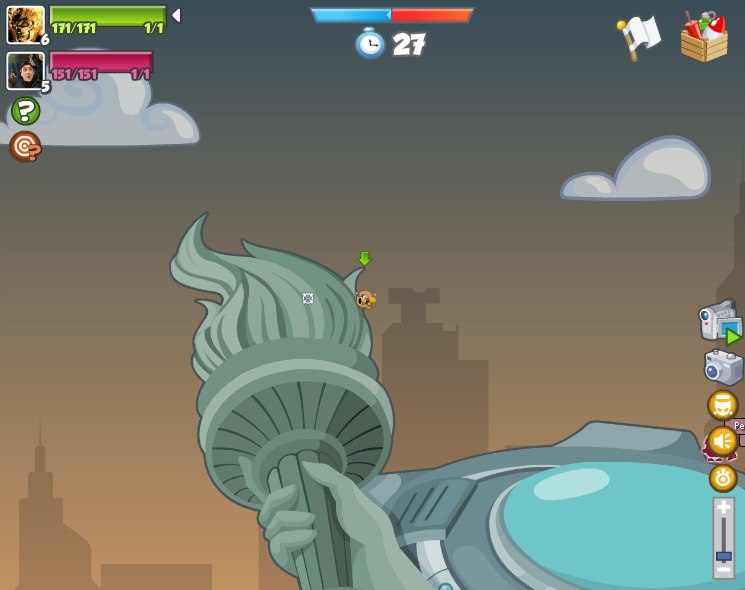Take a screenshot with the photo camera
The width and height of the screenshot is (745, 590).
(723, 367)
